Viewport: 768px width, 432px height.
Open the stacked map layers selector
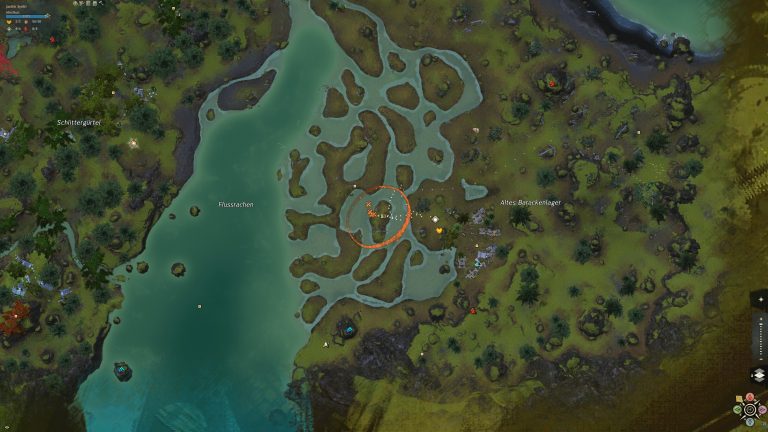click(x=758, y=375)
